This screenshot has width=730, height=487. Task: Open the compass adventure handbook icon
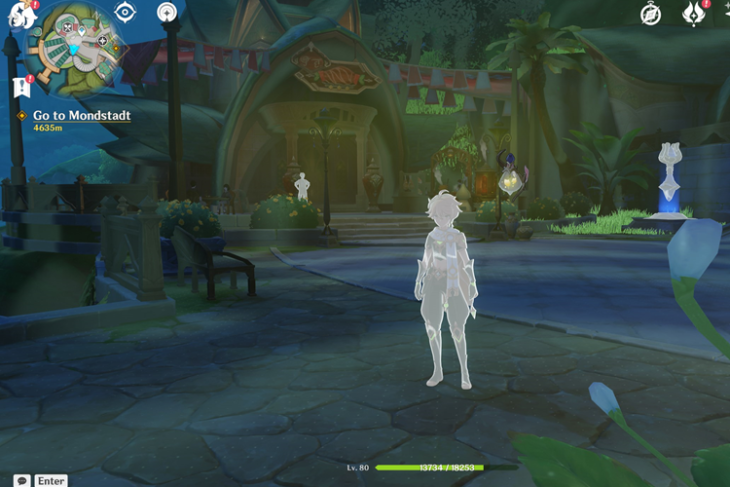click(651, 14)
